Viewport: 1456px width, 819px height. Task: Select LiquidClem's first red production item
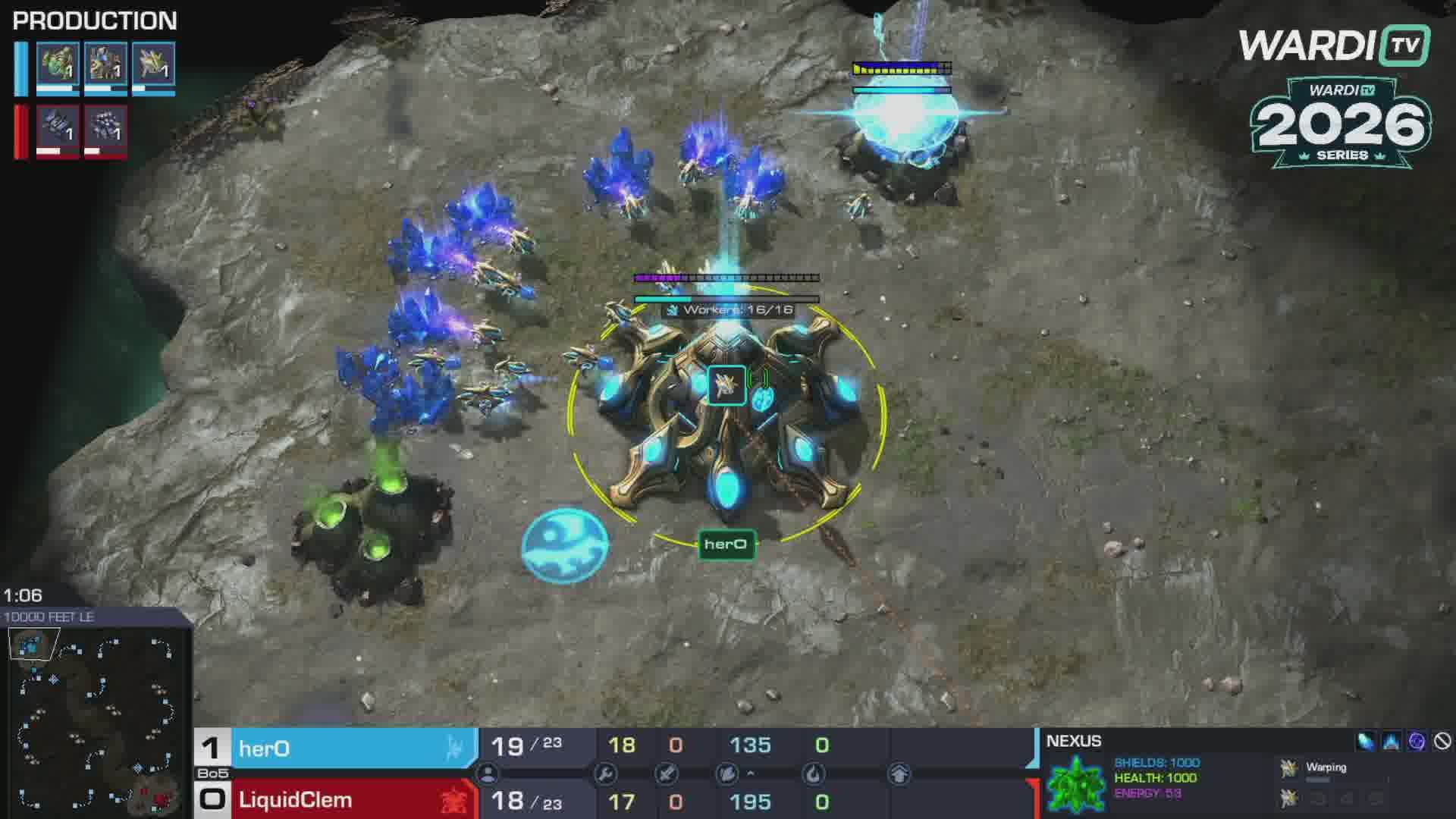pyautogui.click(x=58, y=127)
